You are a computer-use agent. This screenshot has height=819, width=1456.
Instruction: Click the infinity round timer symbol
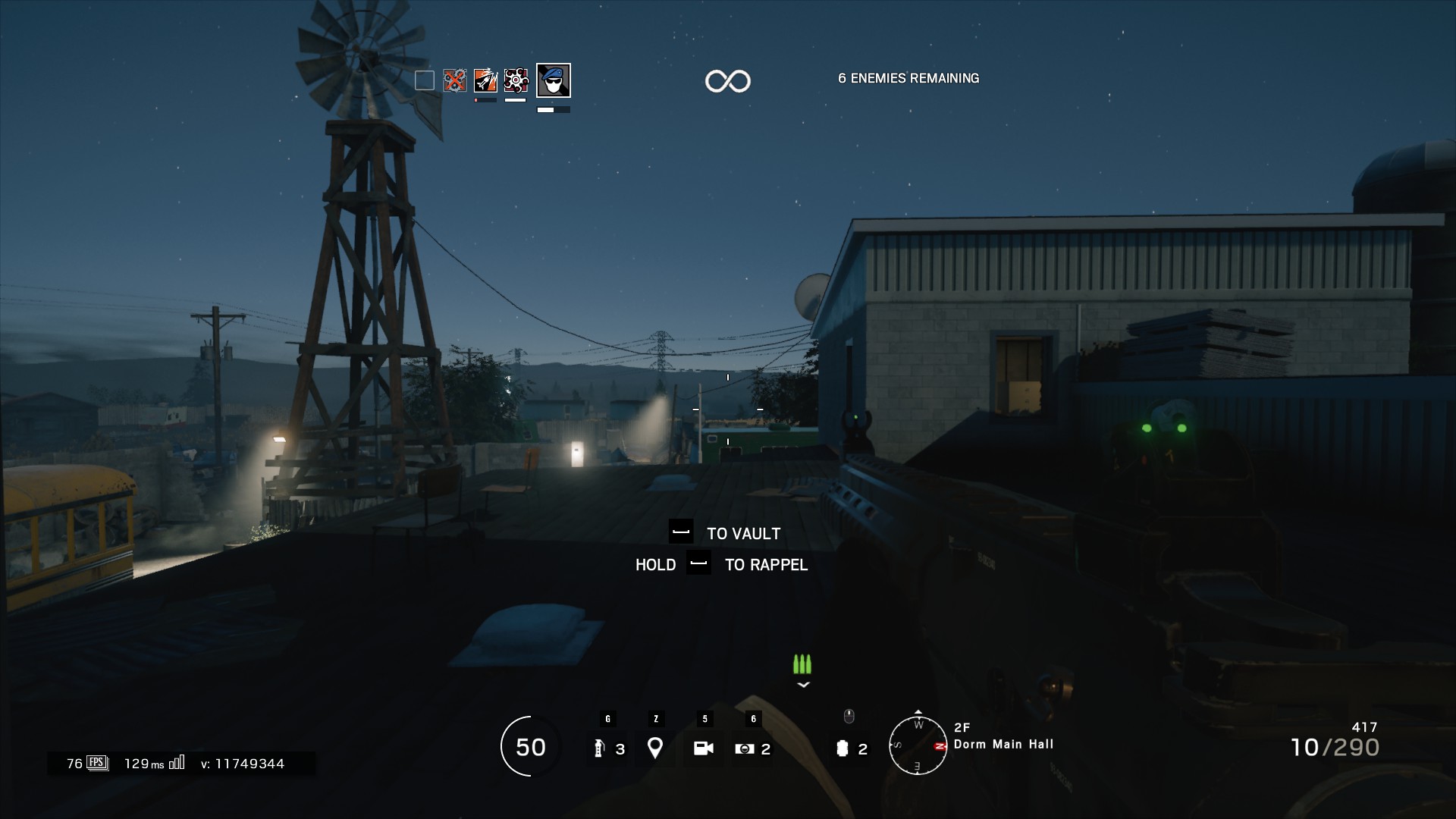729,80
